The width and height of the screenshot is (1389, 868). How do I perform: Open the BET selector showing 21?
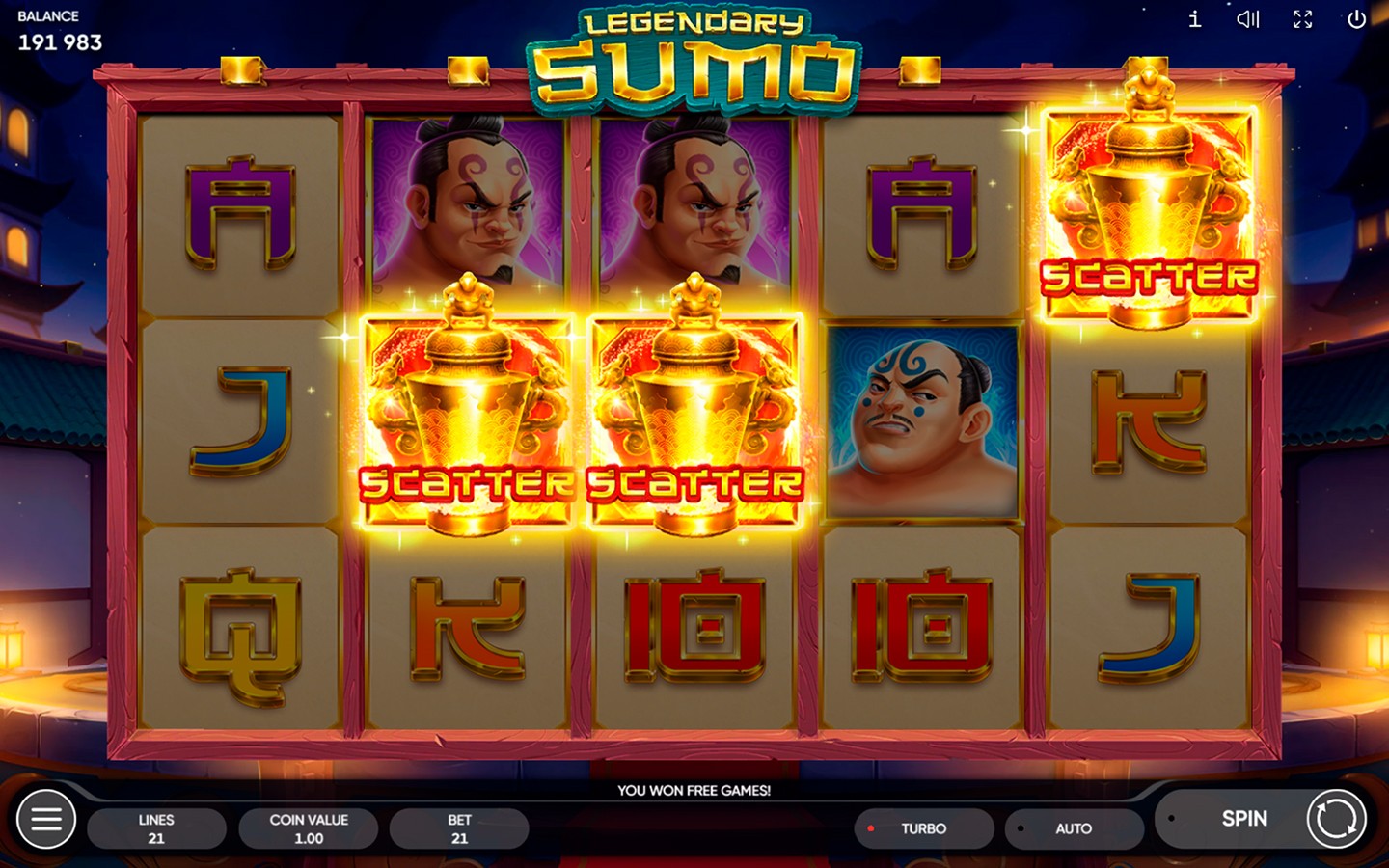pos(458,827)
